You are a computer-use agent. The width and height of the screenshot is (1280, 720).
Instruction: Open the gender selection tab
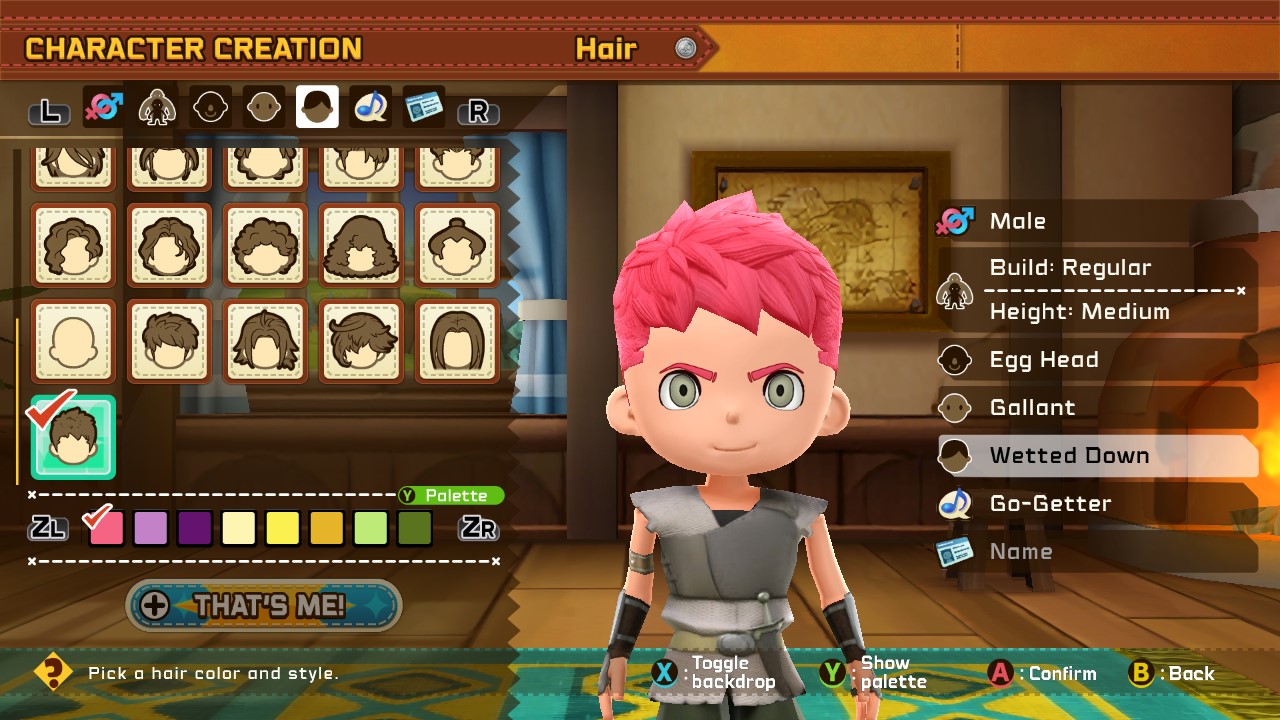103,107
